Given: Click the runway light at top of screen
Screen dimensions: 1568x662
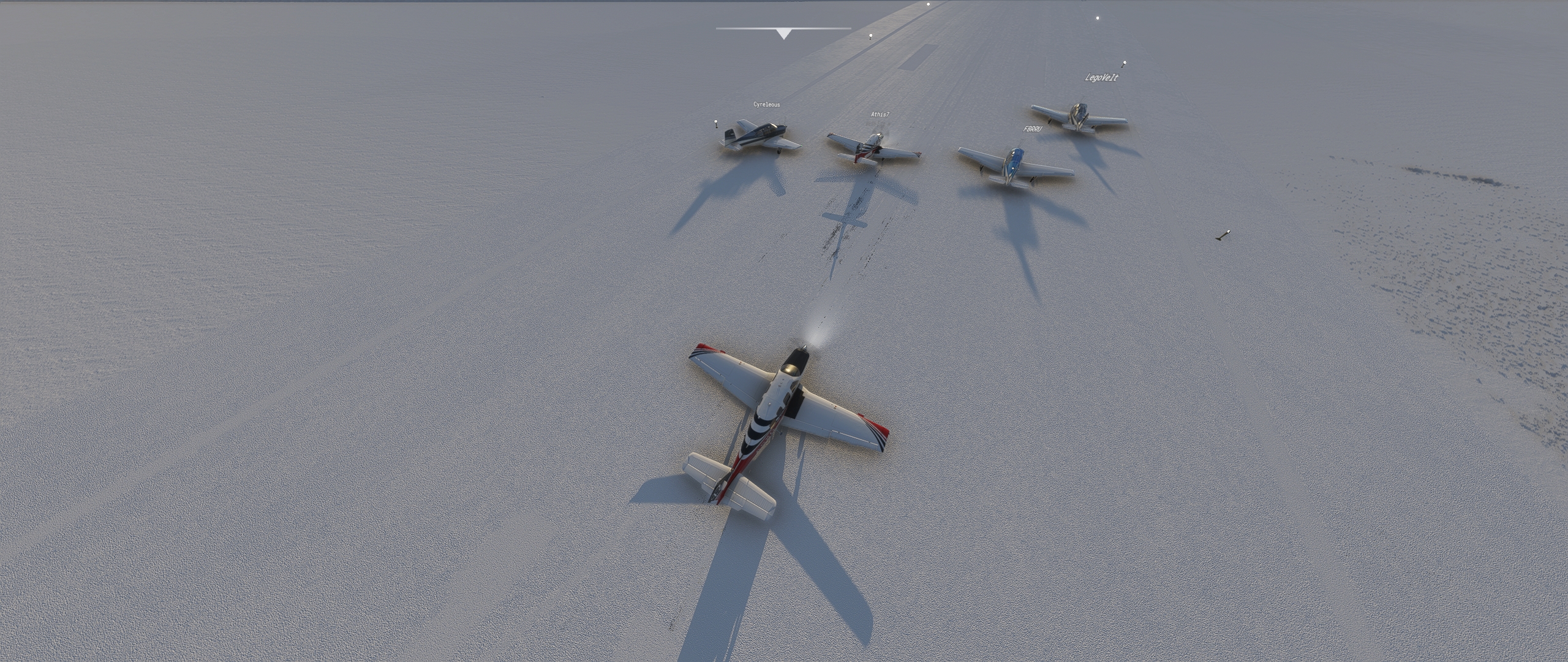Looking at the screenshot, I should click(x=930, y=4).
